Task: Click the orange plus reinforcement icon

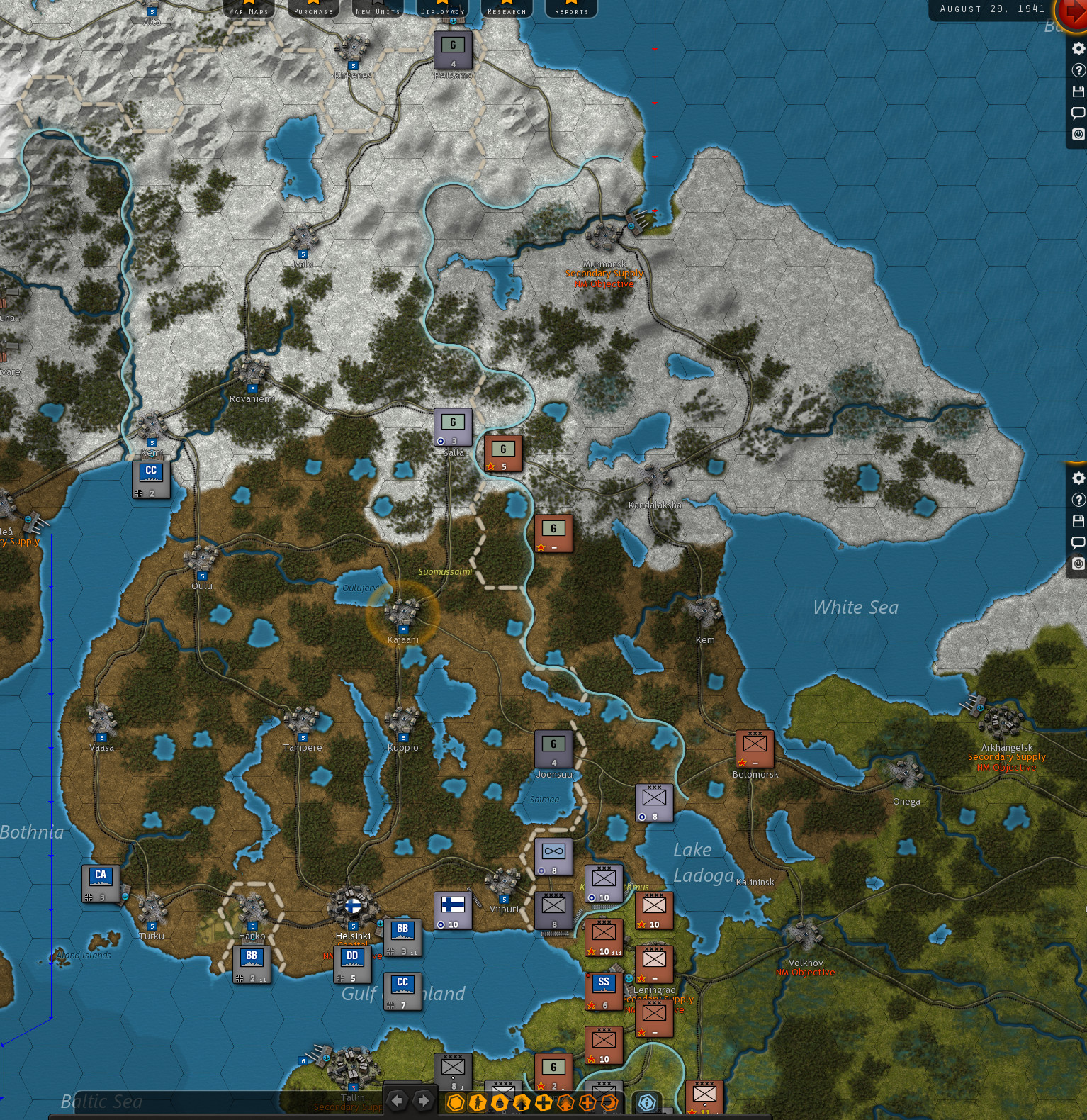Action: pyautogui.click(x=588, y=1103)
